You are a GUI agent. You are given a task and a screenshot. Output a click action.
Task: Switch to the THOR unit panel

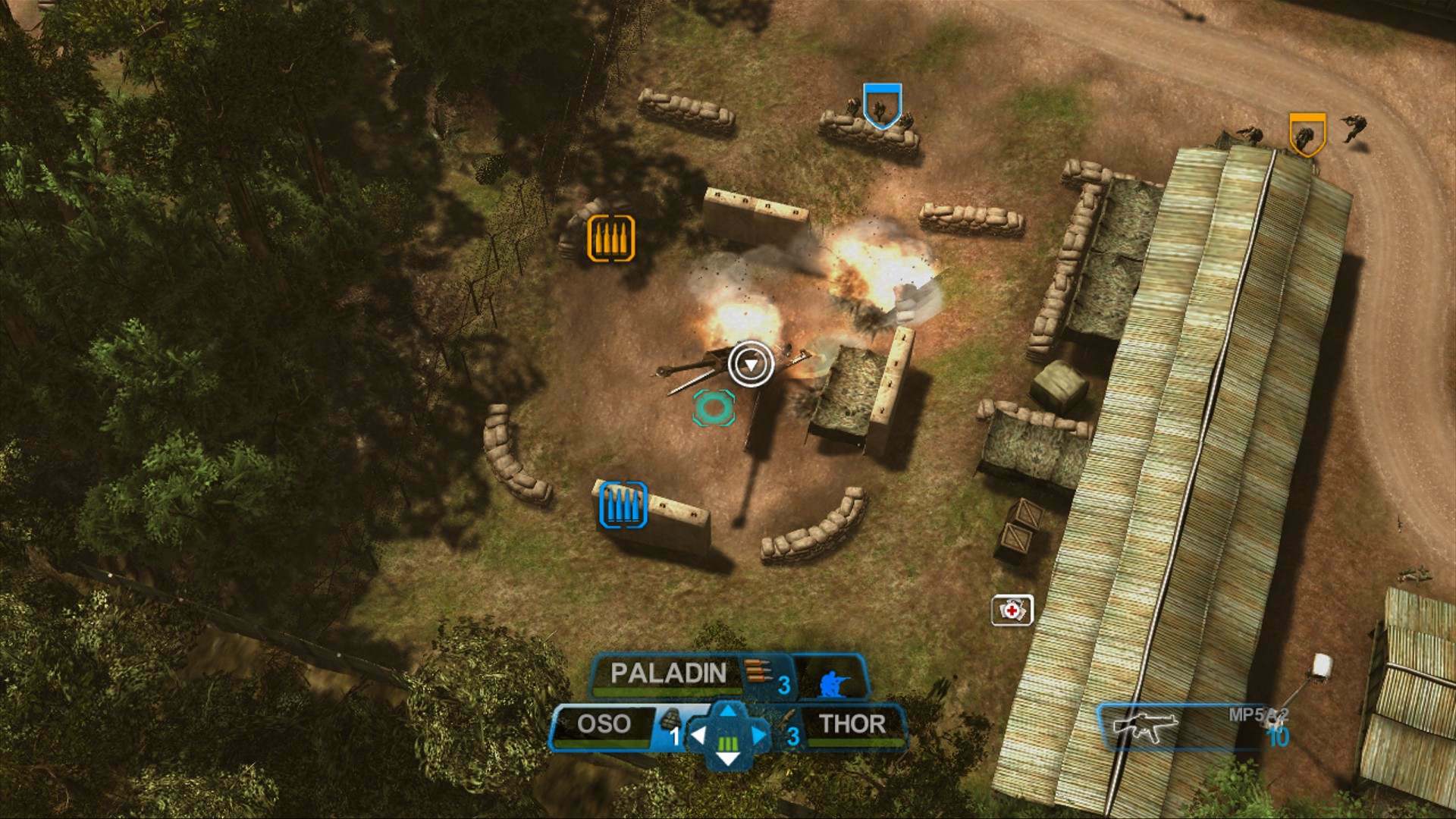[853, 724]
